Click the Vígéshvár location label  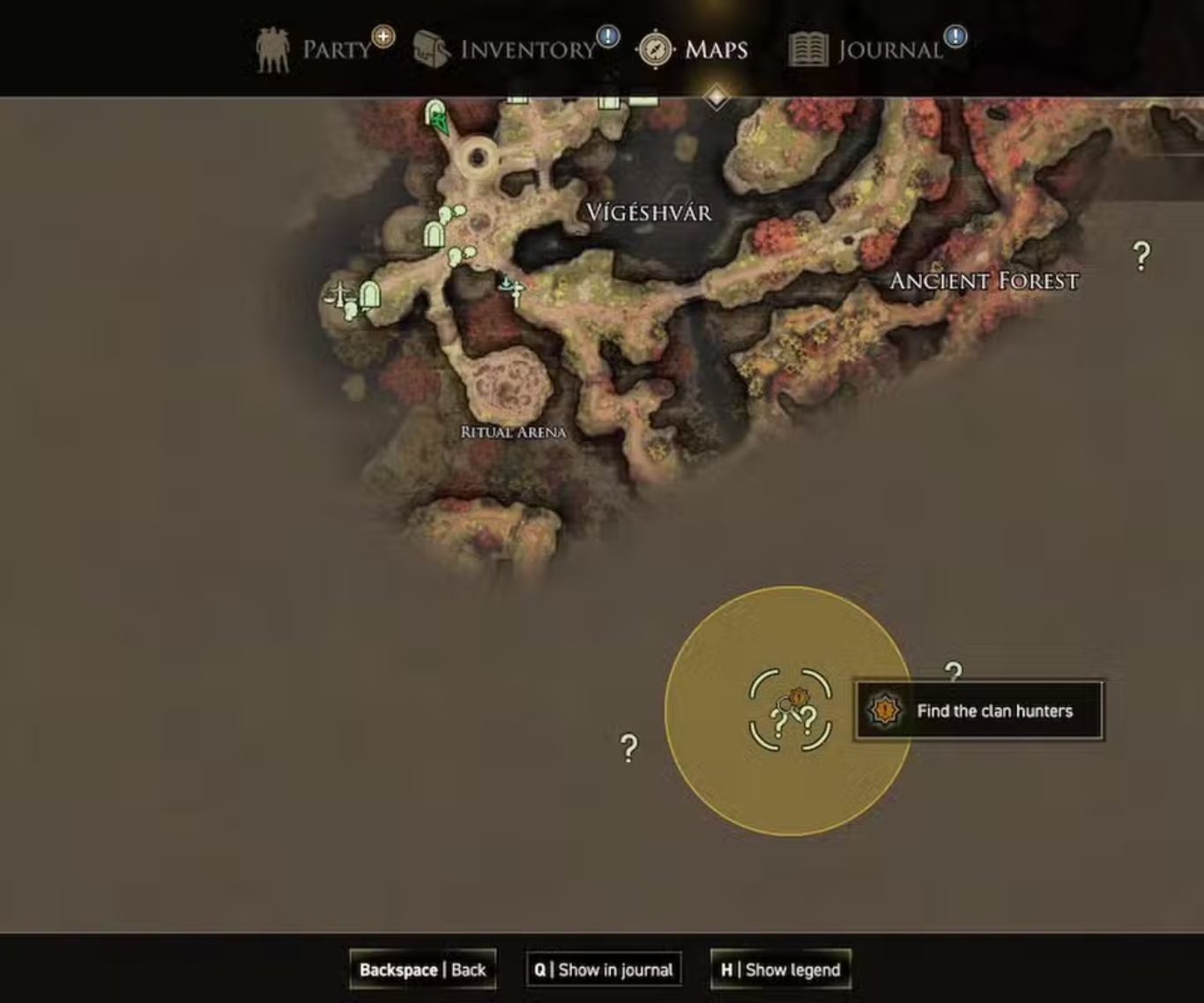point(649,212)
